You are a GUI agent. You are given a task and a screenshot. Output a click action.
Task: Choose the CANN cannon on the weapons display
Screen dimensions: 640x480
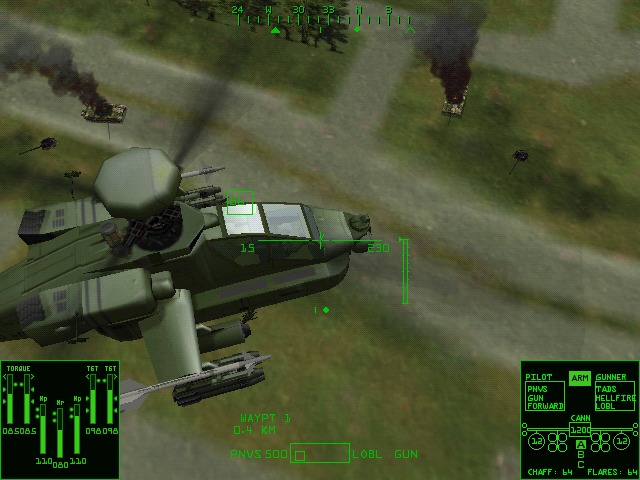[x=580, y=429]
